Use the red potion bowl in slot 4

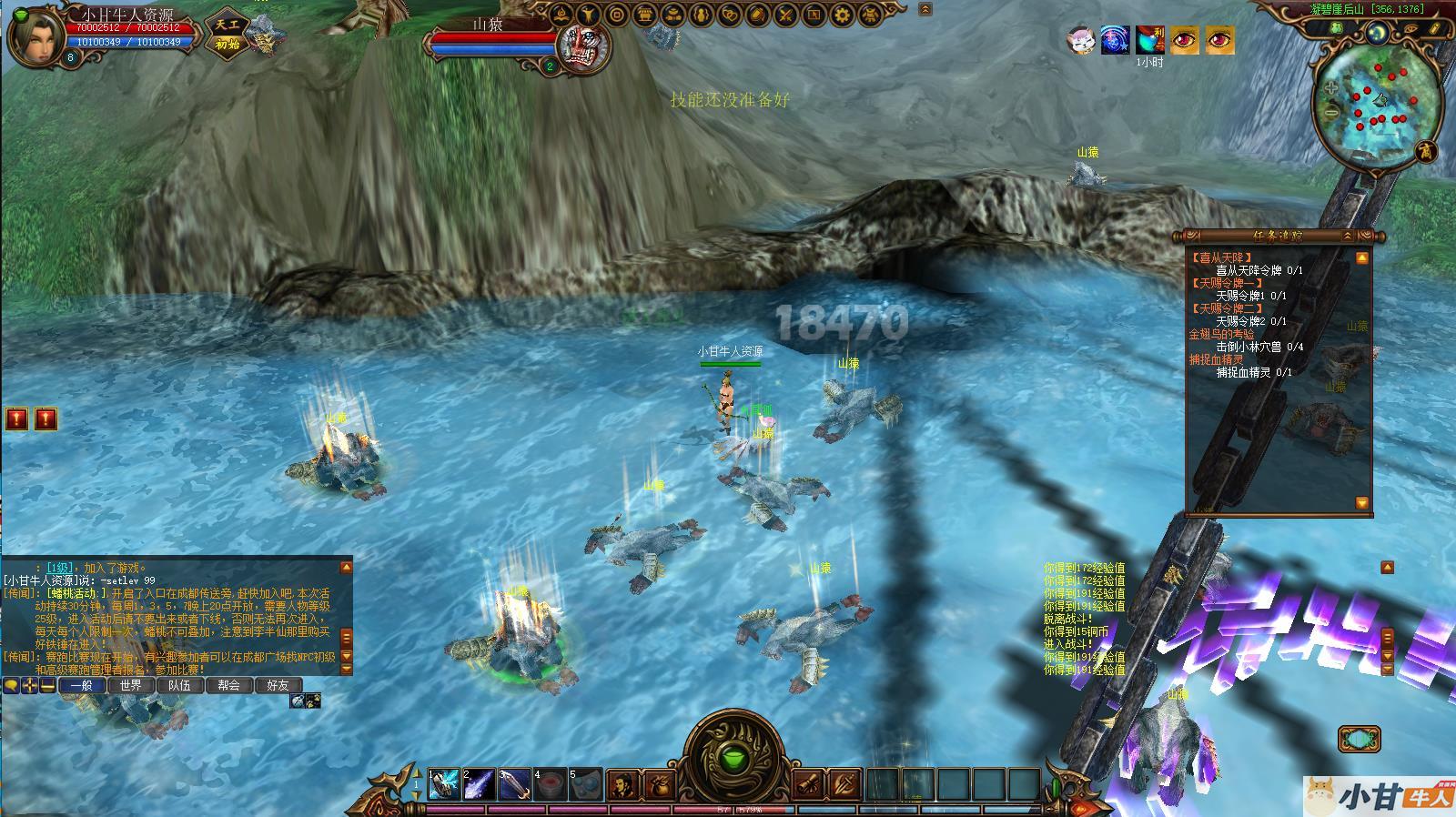[550, 782]
